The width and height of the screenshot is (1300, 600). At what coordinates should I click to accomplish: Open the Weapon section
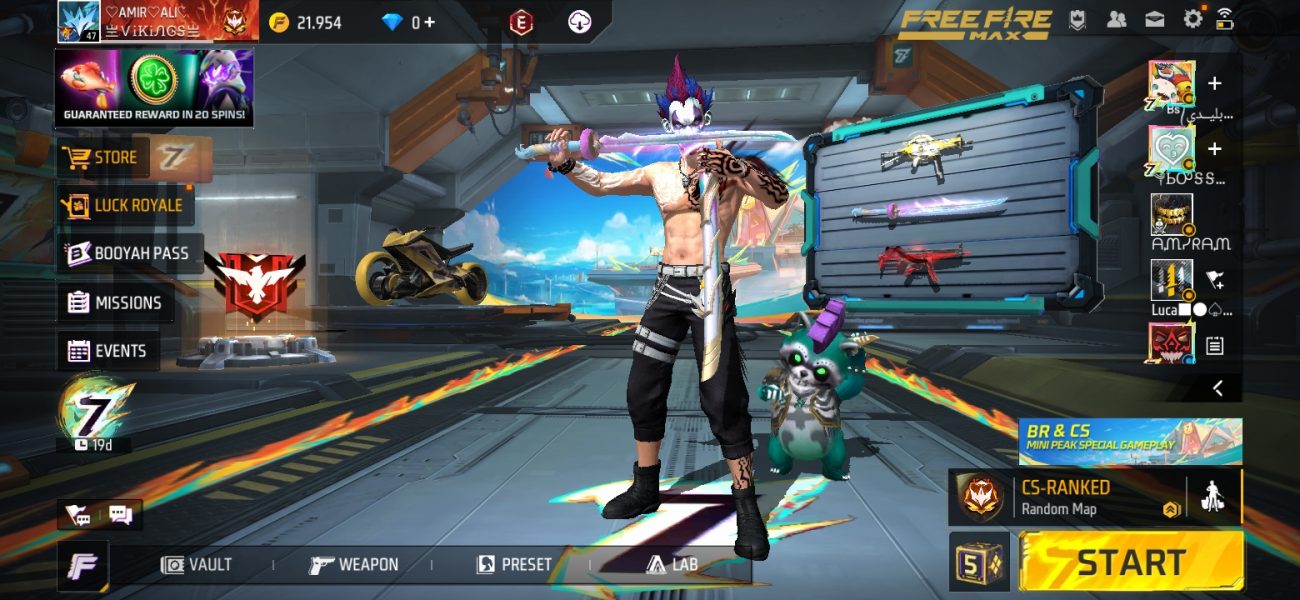354,565
